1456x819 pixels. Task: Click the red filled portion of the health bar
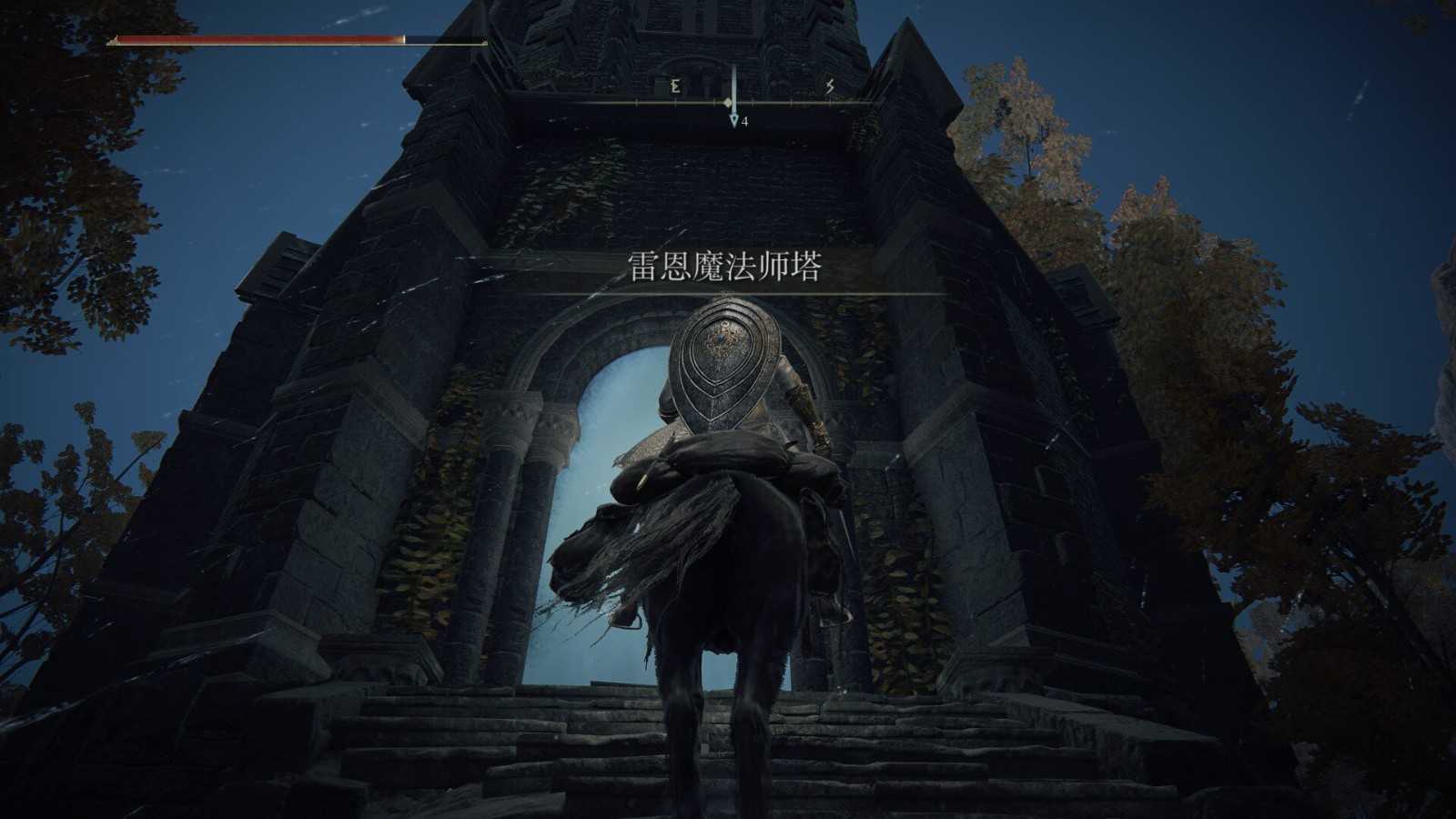tap(255, 40)
